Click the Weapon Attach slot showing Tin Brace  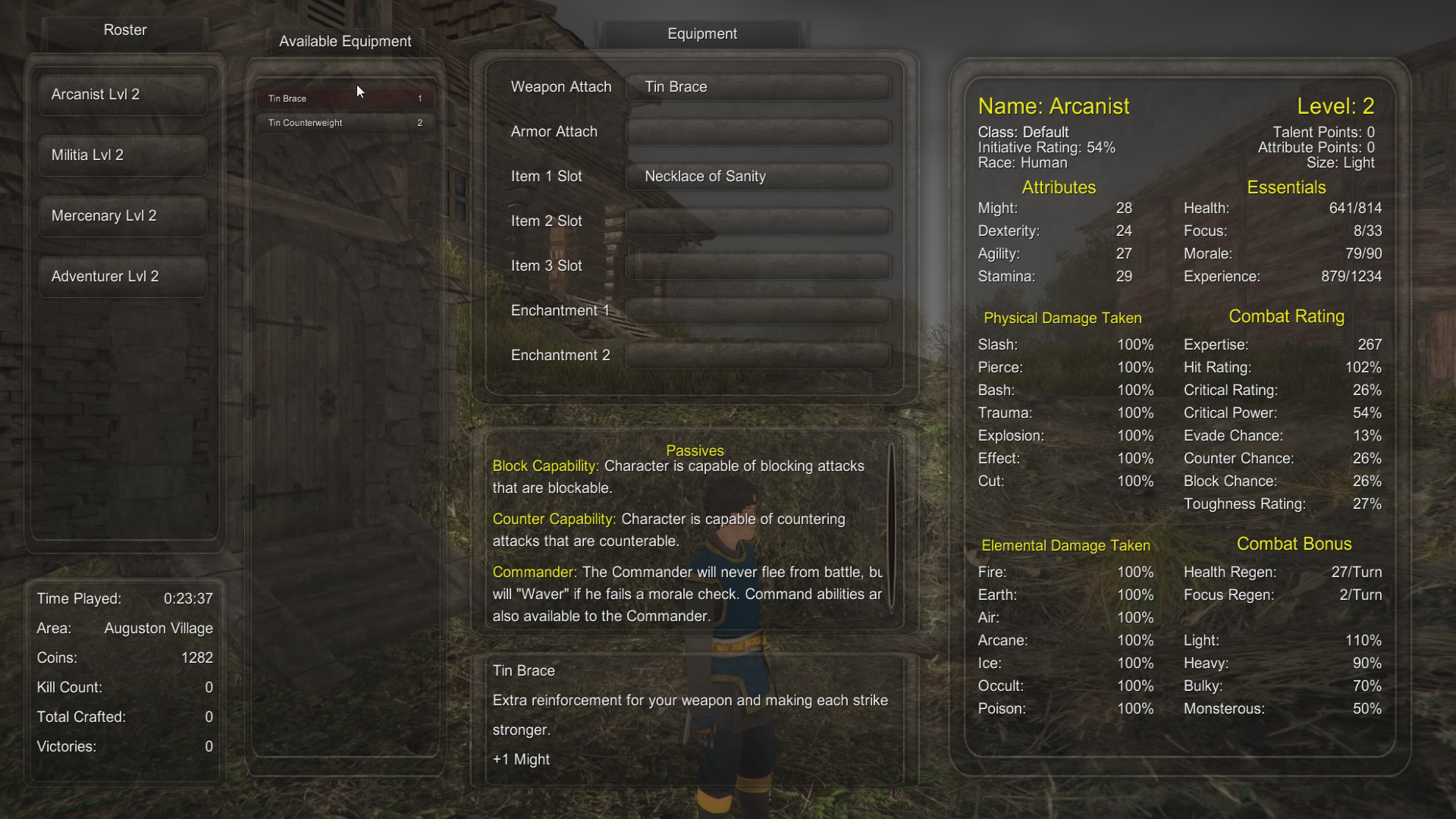coord(758,86)
